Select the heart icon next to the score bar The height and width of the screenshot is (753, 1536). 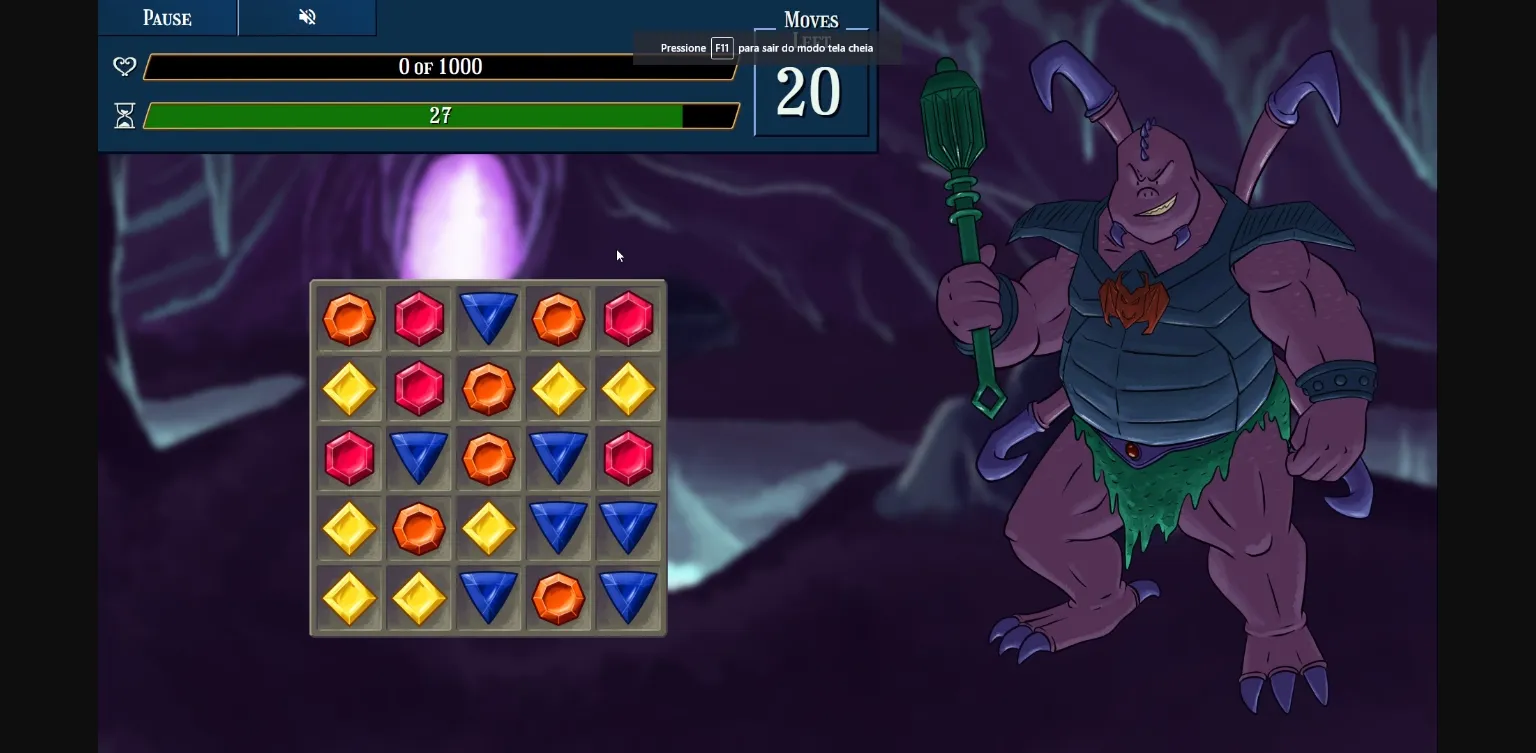click(124, 67)
